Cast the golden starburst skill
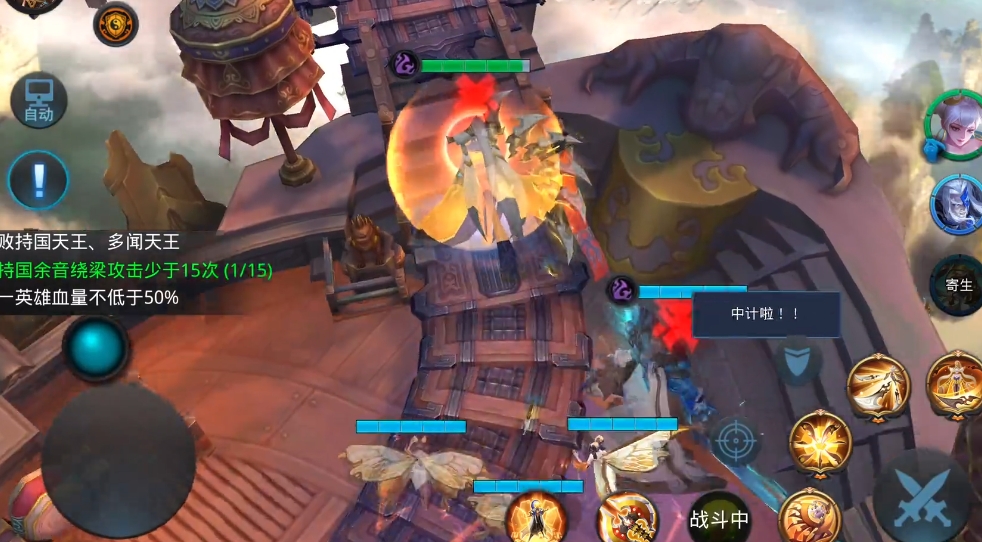This screenshot has height=542, width=982. point(820,440)
